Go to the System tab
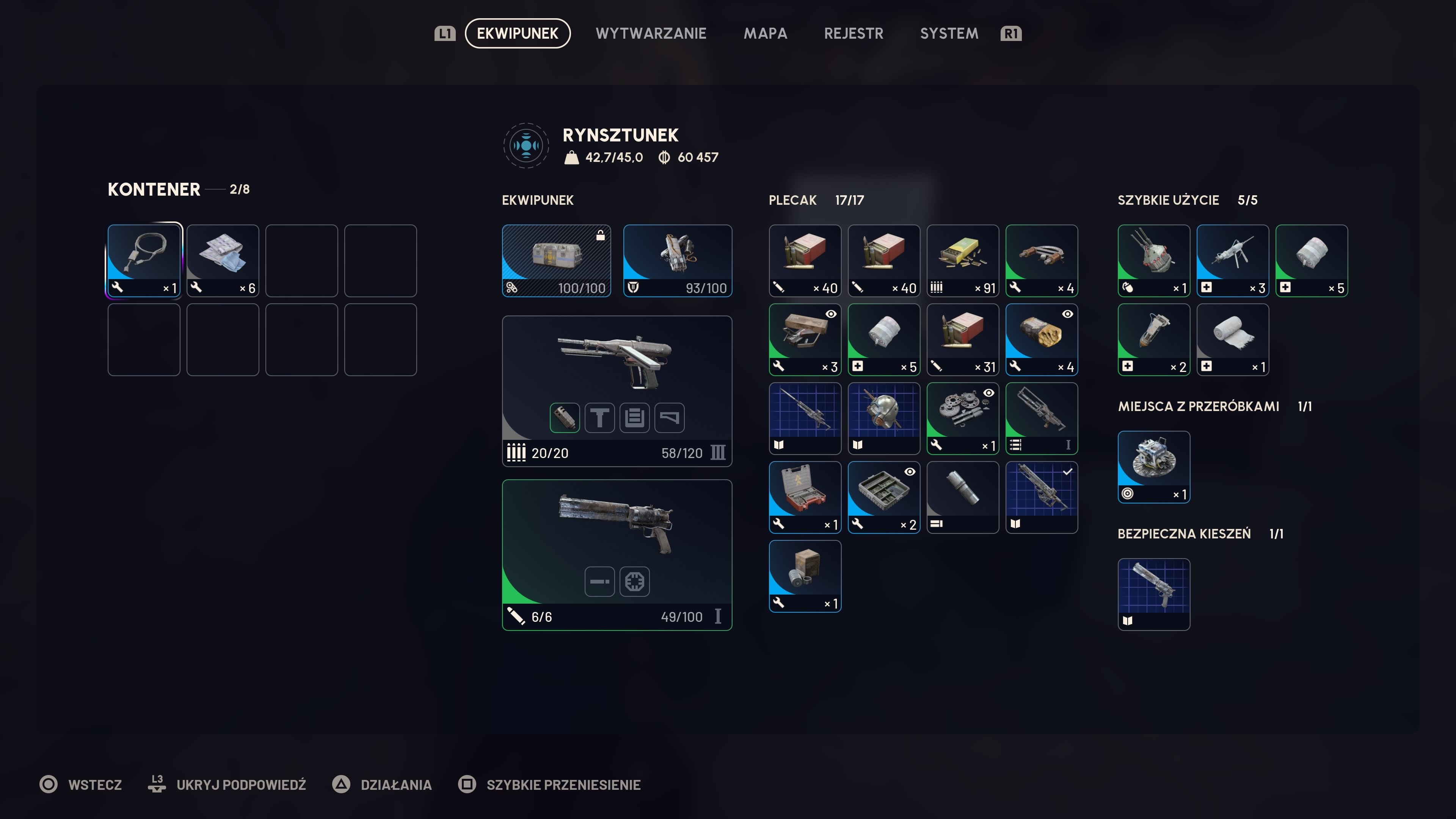 coord(949,33)
